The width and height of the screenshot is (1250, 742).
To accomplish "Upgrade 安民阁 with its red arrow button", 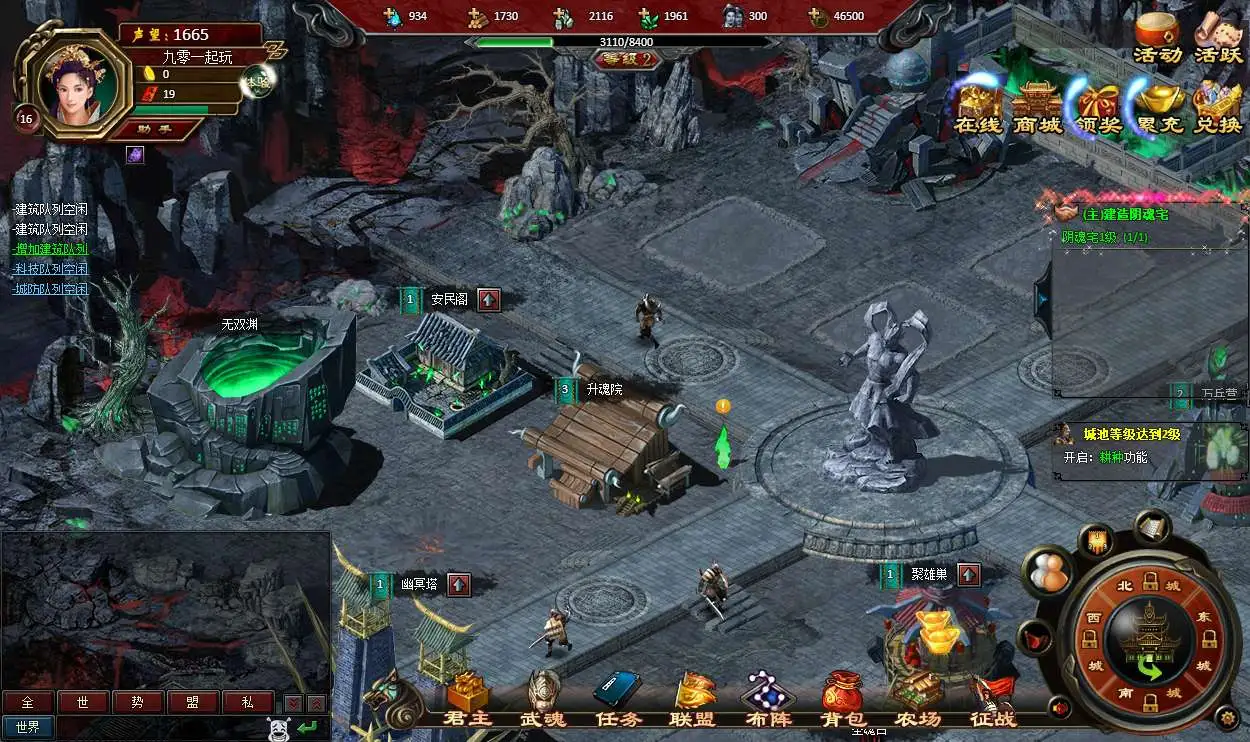I will pos(488,299).
